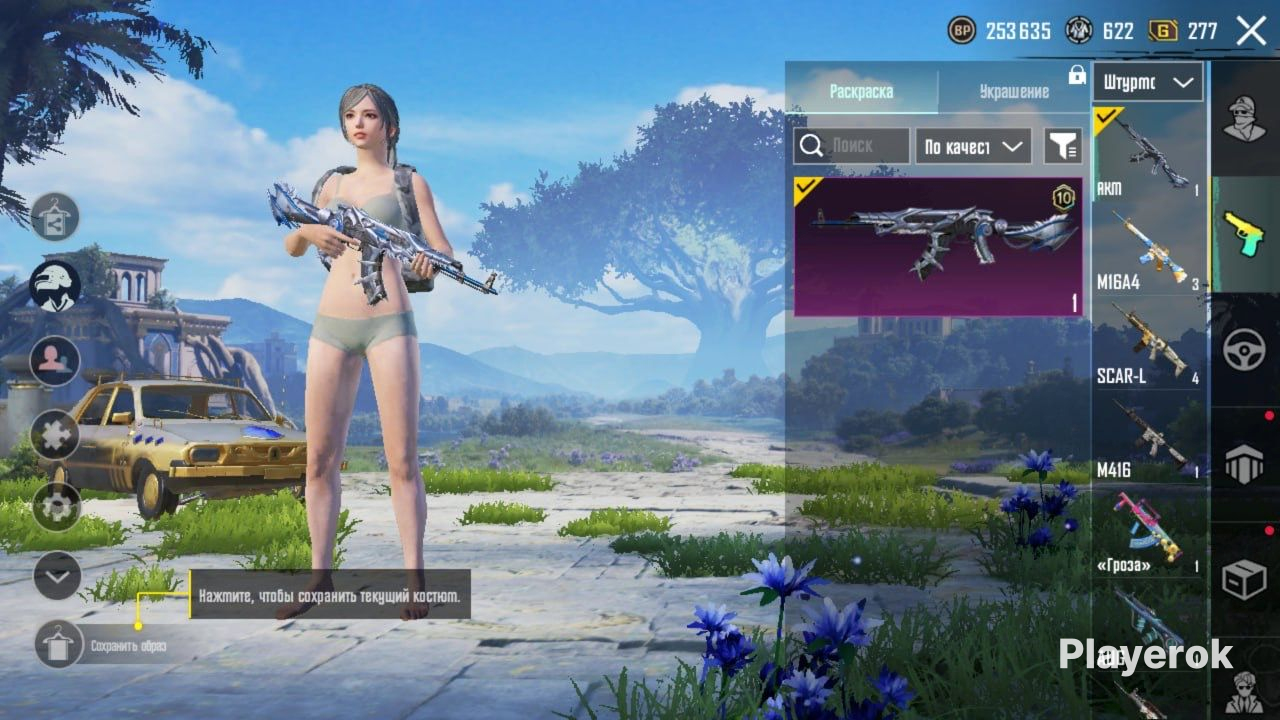Screen dimensions: 1280x720
Task: Open the Украшение tab
Action: (x=1013, y=92)
